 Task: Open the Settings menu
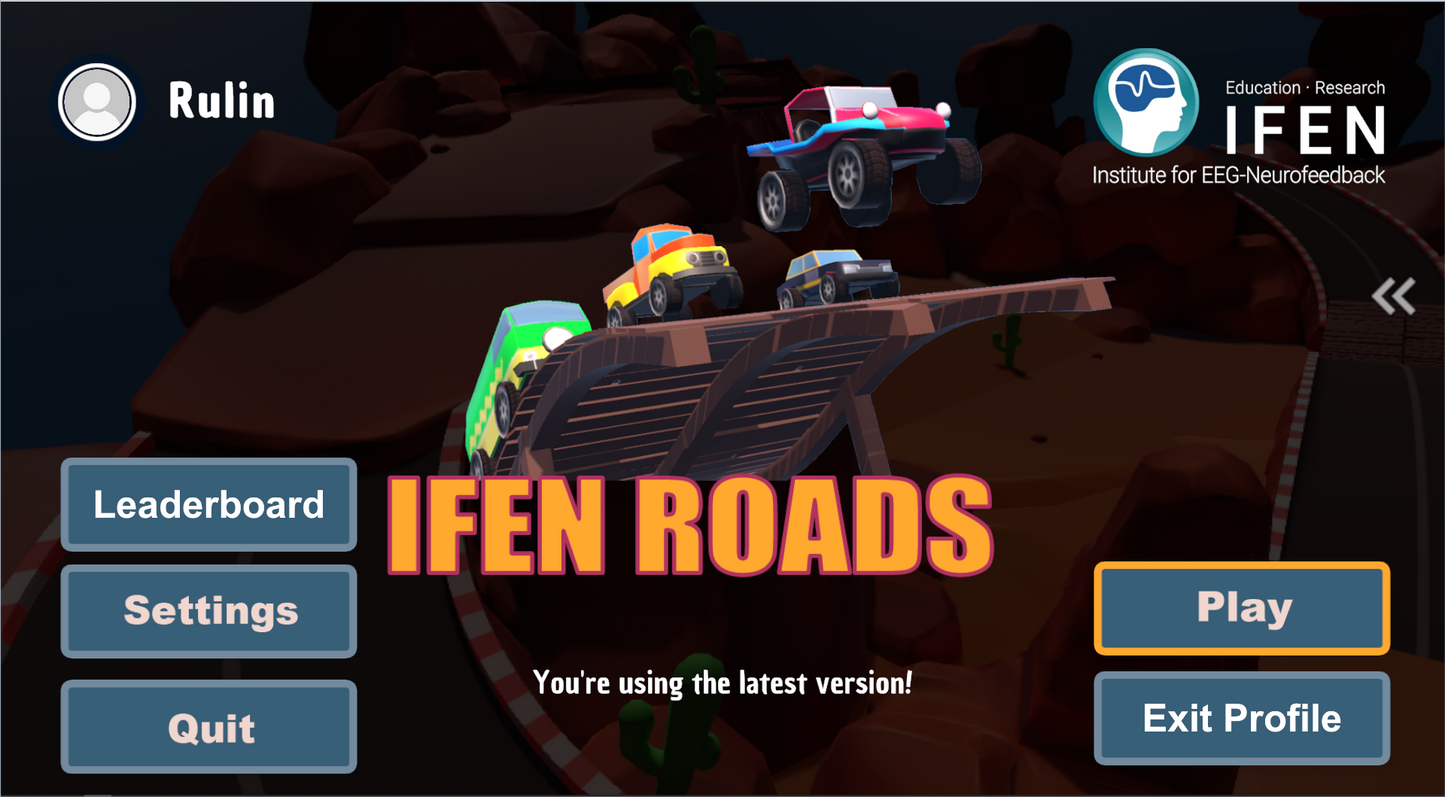208,611
